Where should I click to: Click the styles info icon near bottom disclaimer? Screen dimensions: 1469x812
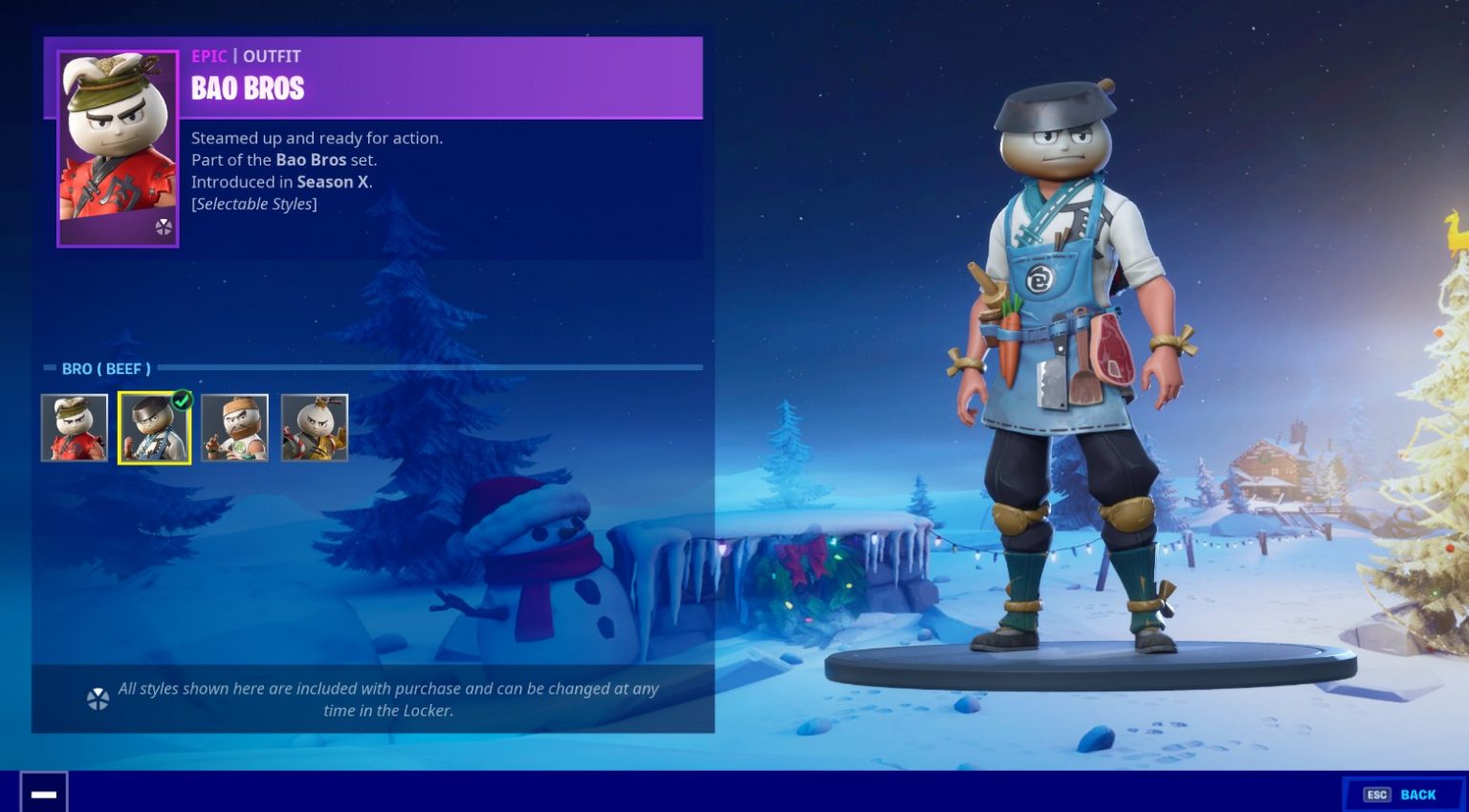96,697
